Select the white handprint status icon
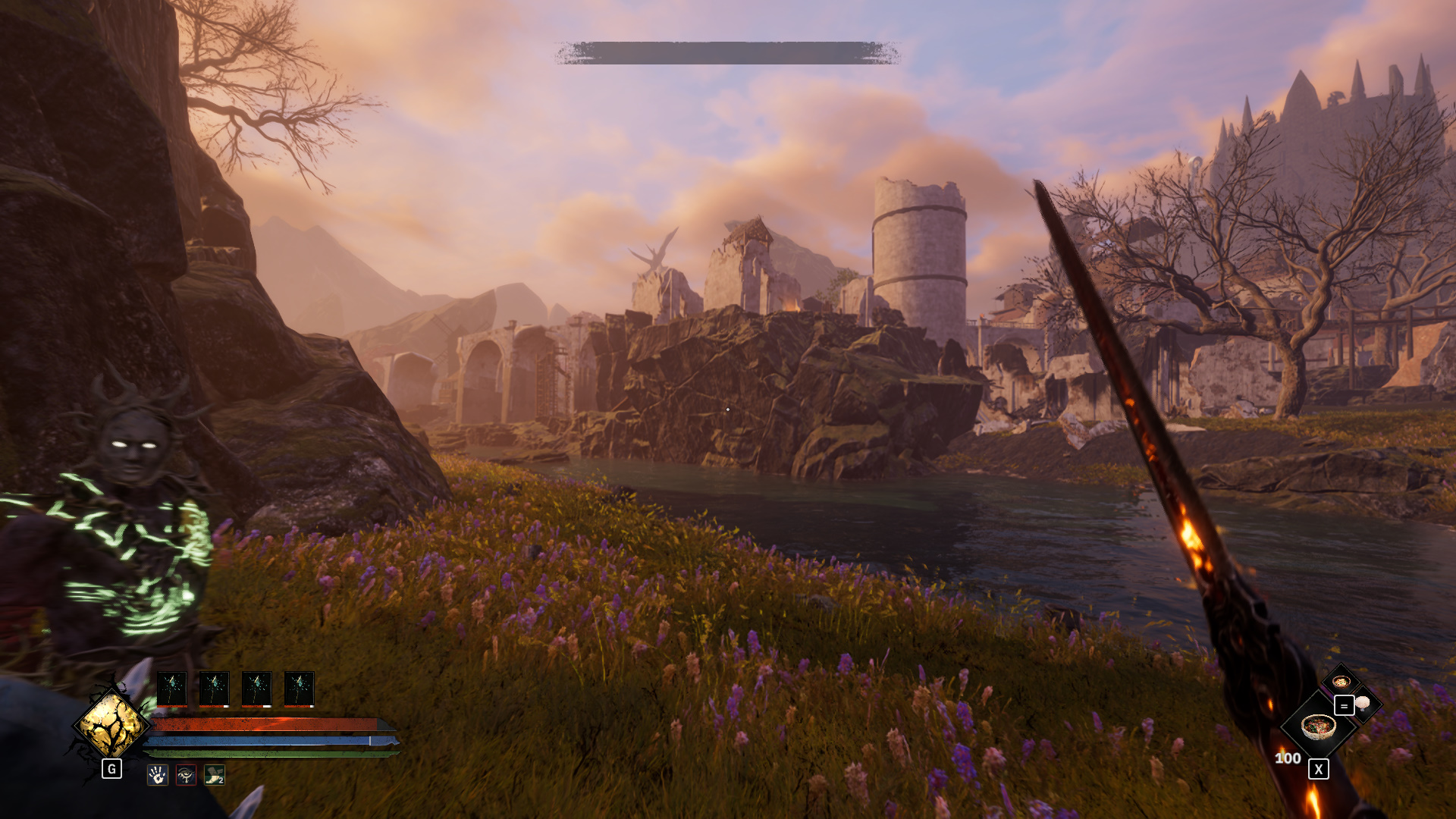1456x819 pixels. 157,774
